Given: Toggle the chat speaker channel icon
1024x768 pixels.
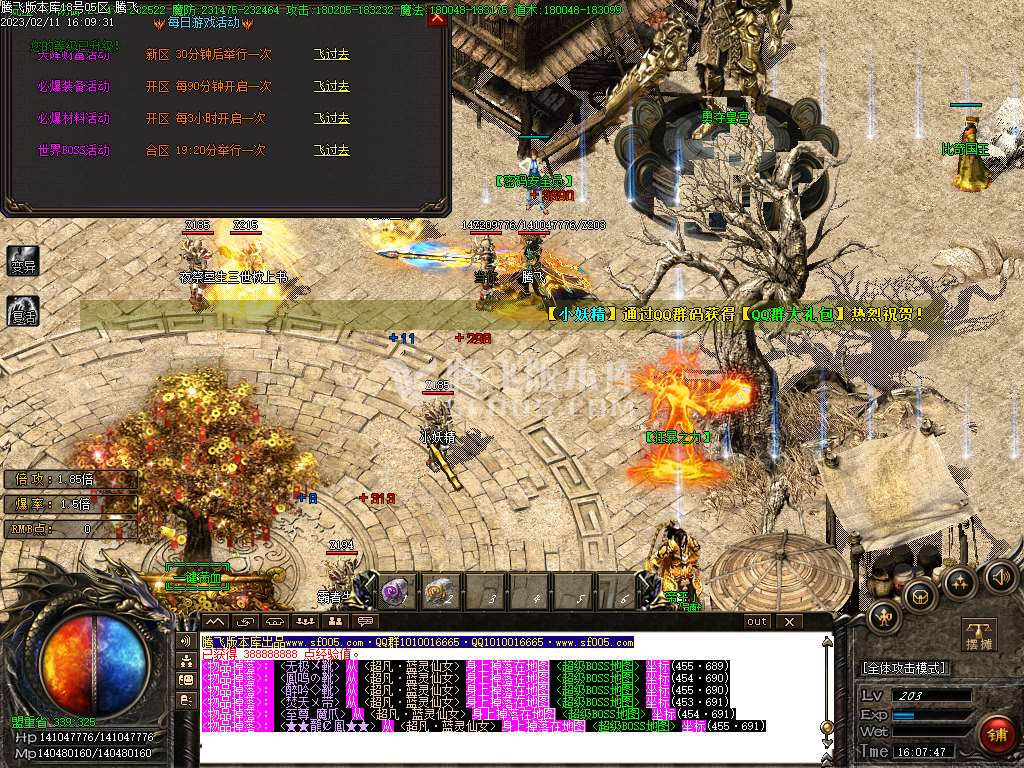Looking at the screenshot, I should pyautogui.click(x=186, y=641).
